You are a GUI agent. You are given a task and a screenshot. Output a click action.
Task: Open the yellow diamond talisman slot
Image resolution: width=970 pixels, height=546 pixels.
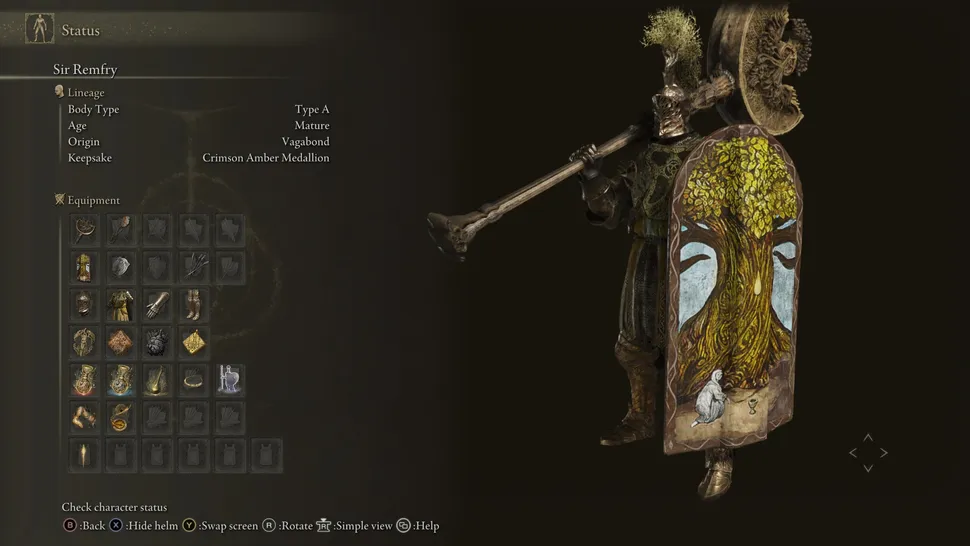pyautogui.click(x=193, y=342)
